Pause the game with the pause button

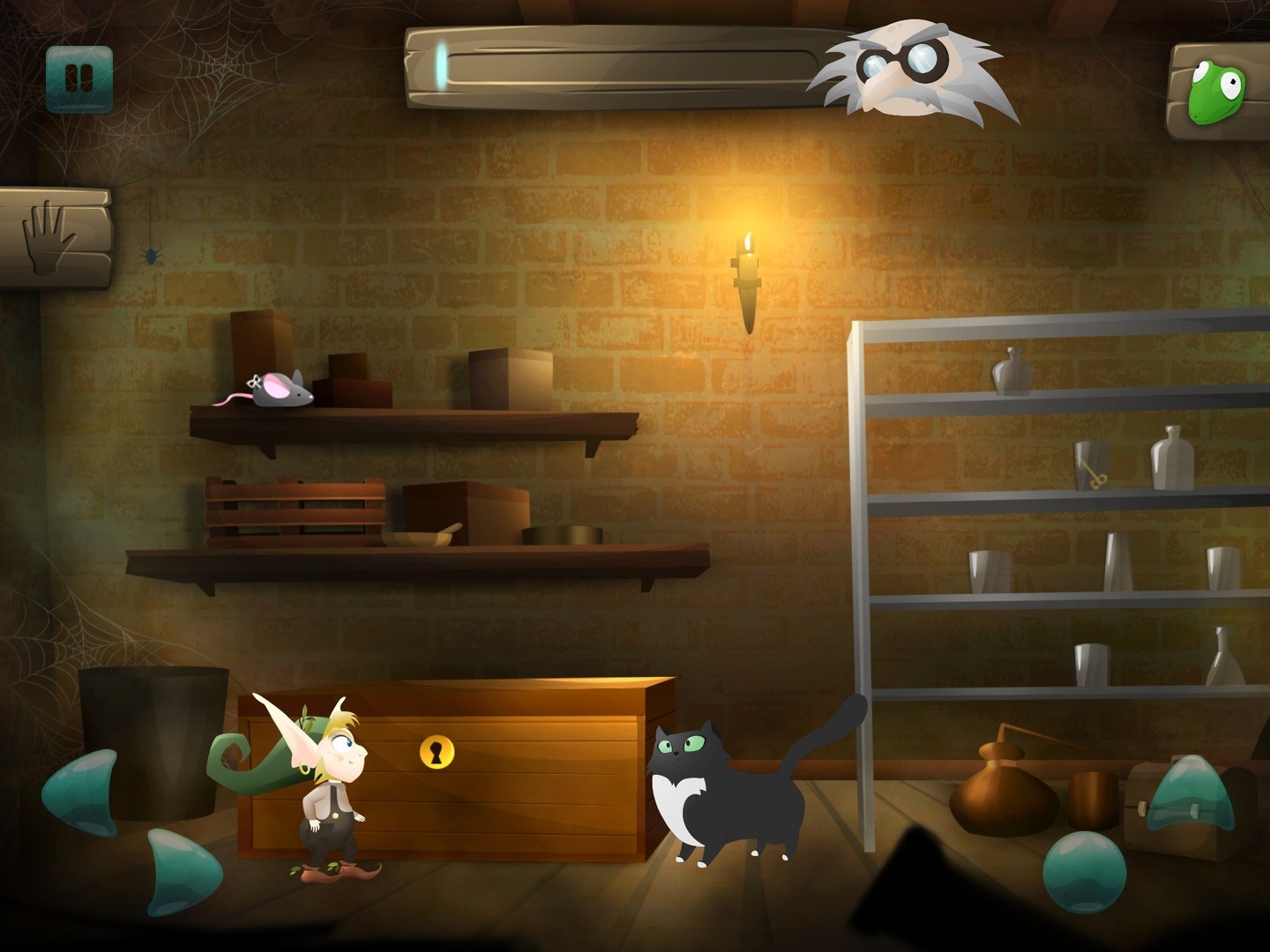tap(79, 79)
